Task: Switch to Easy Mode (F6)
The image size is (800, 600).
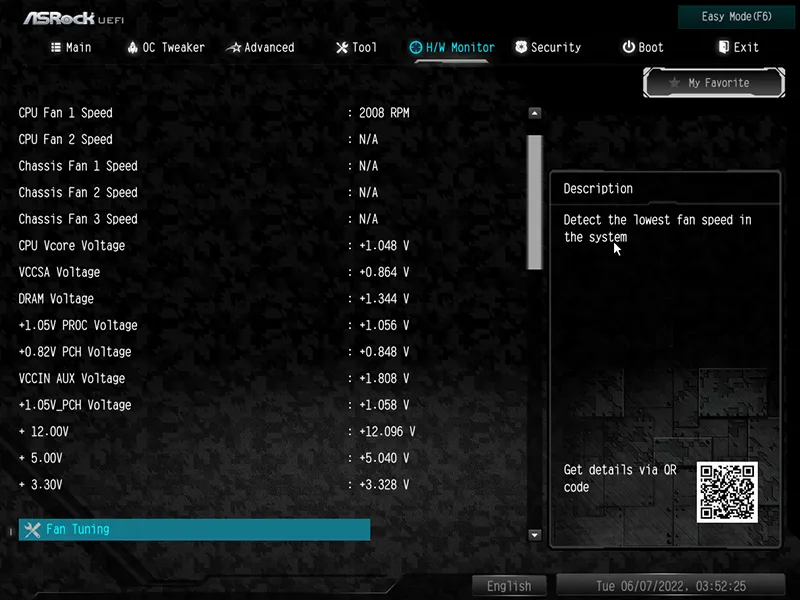Action: [x=736, y=17]
